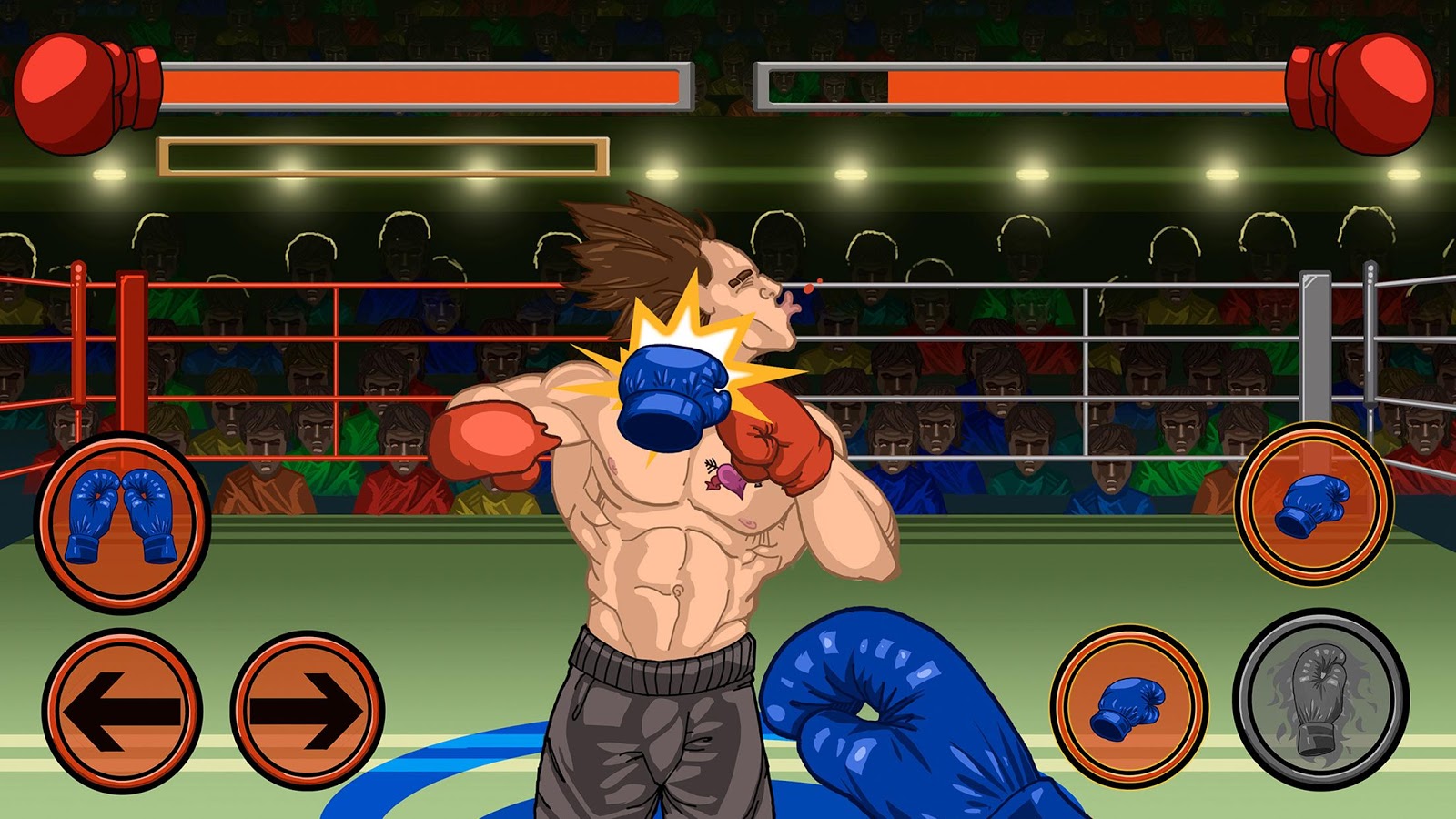Viewport: 1456px width, 819px height.
Task: Tap the double blue gloves block button
Action: [x=122, y=520]
